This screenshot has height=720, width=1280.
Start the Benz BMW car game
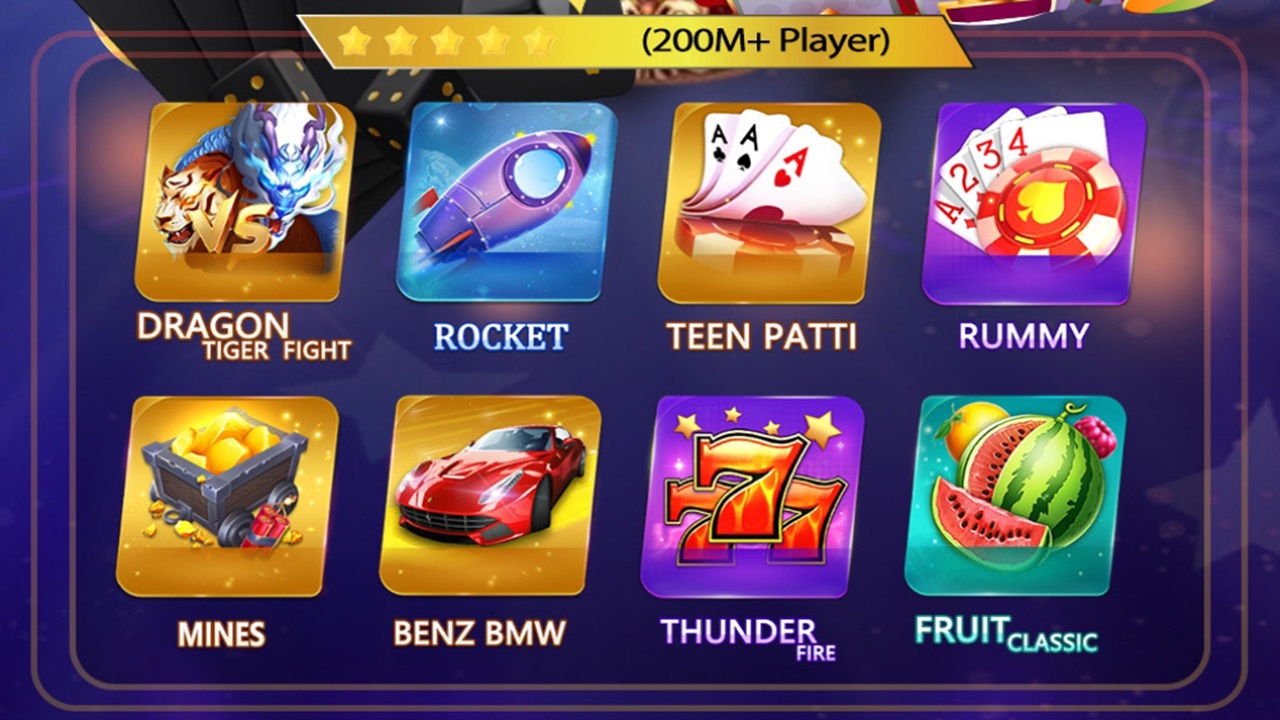pos(490,496)
